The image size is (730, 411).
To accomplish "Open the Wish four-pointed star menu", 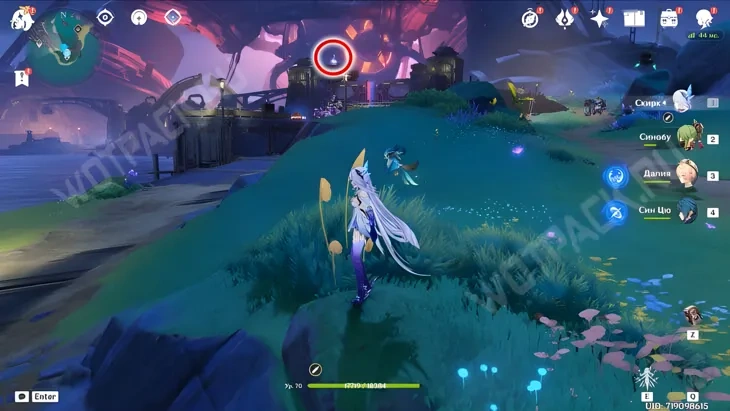I will coord(600,18).
